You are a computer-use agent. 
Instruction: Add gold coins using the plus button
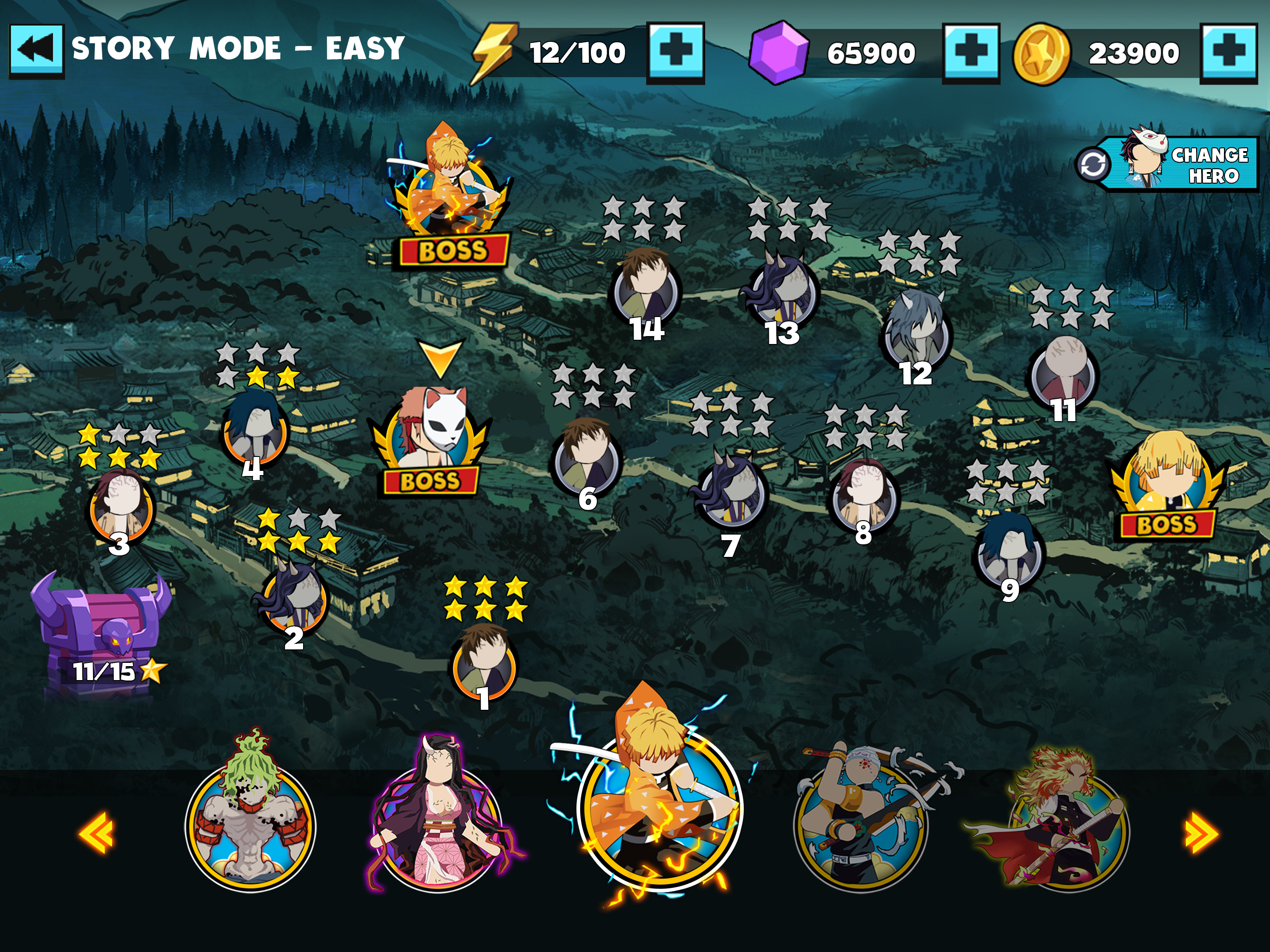[1228, 52]
